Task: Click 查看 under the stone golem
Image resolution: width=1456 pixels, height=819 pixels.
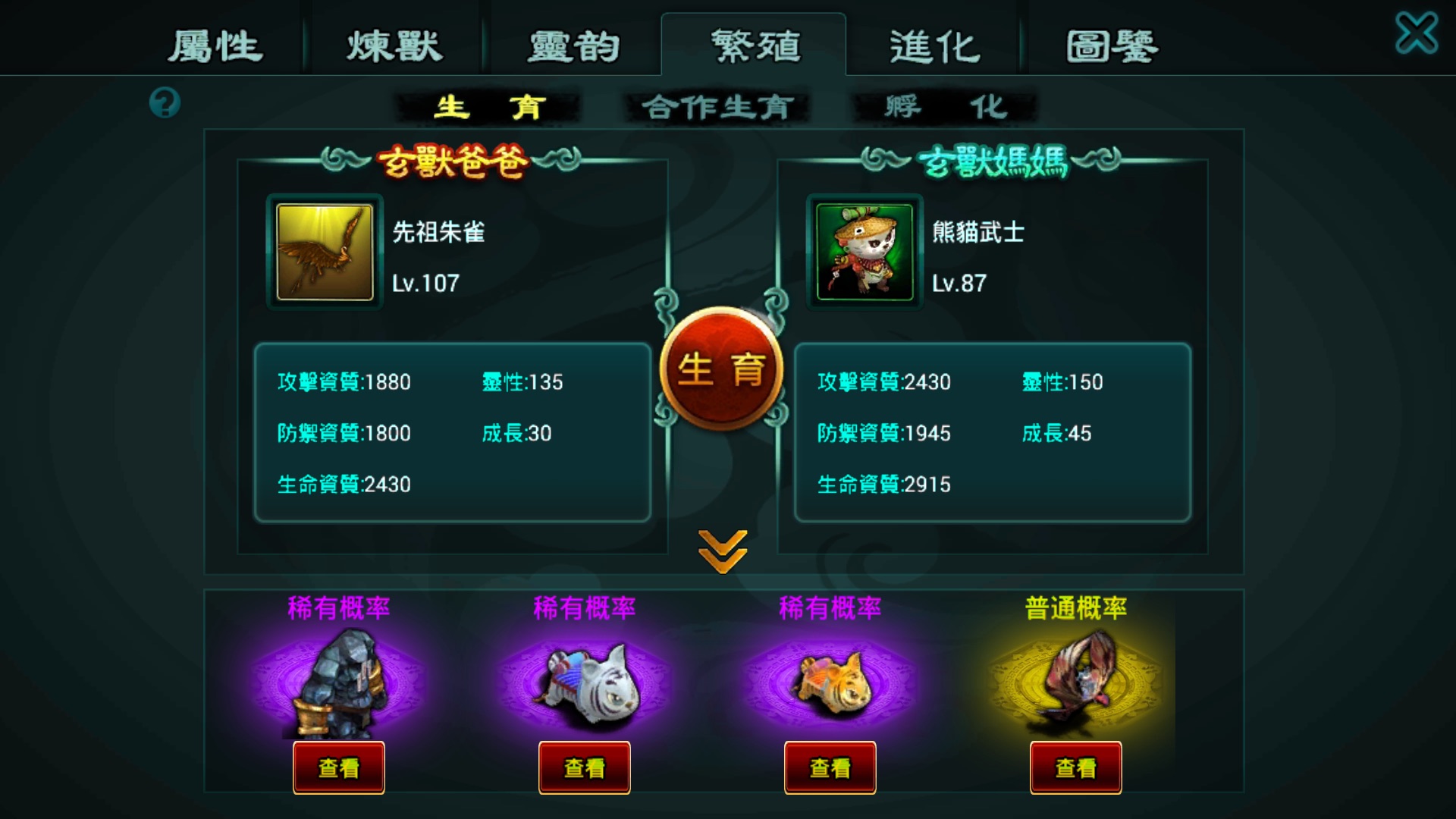Action: 338,767
